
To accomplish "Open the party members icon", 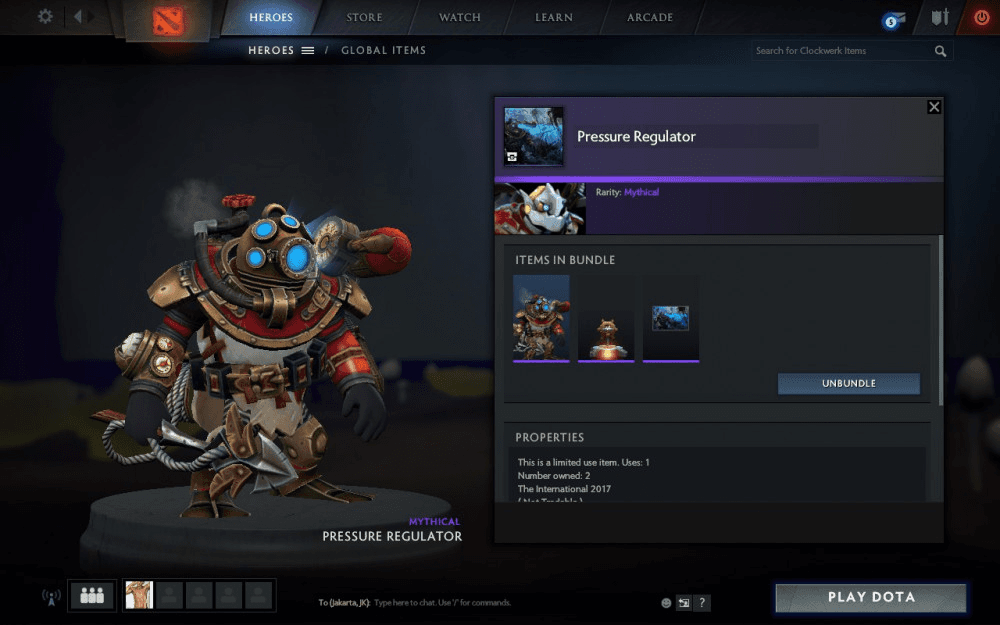I will point(92,595).
